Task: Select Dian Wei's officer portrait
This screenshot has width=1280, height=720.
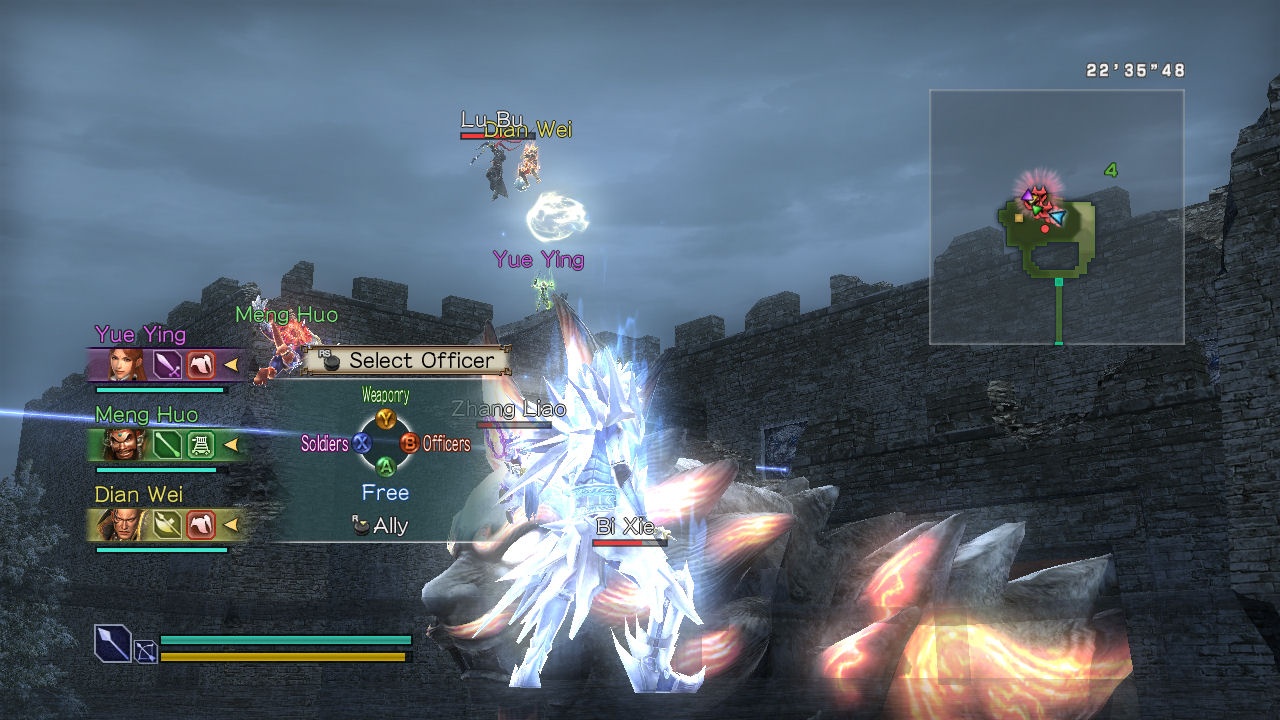Action: [x=128, y=524]
